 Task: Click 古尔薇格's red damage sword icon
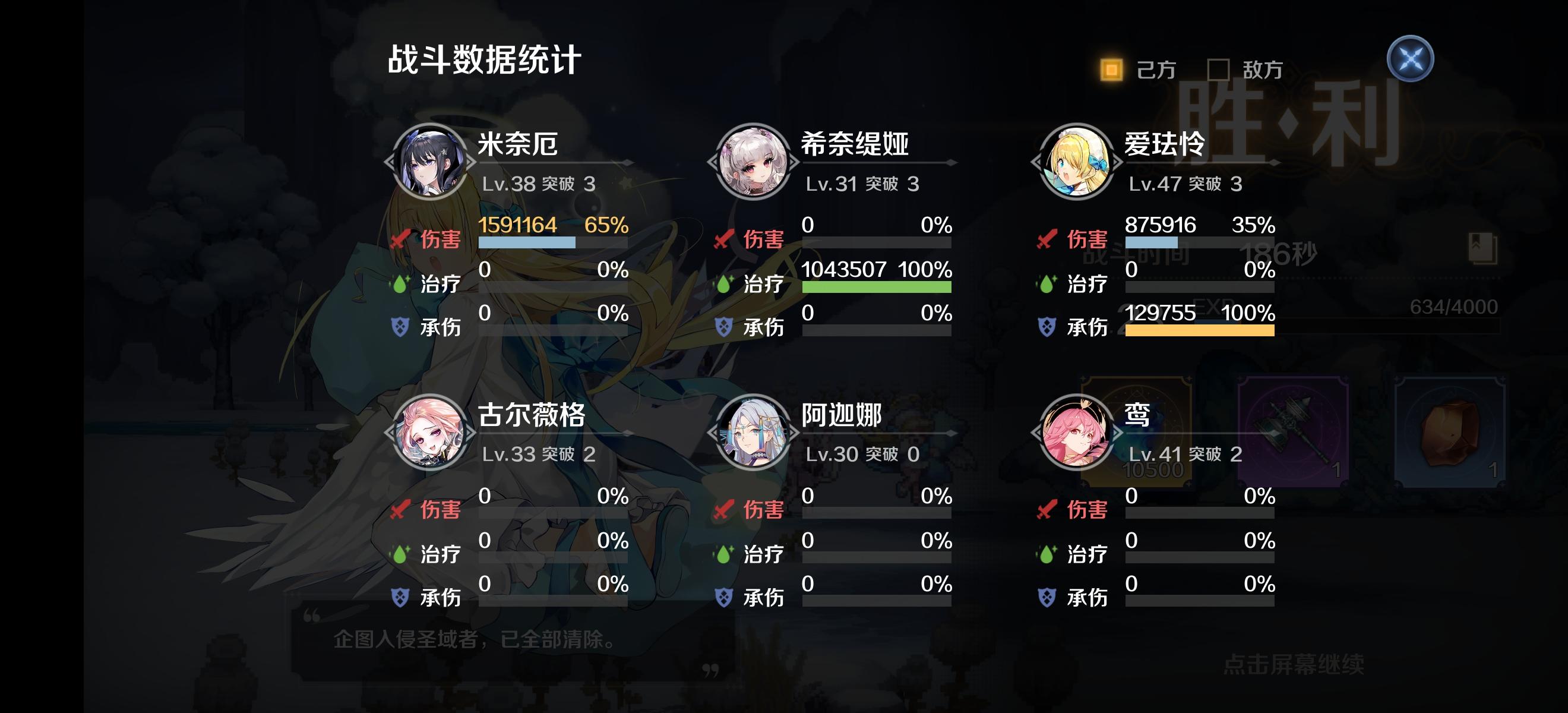pyautogui.click(x=401, y=510)
